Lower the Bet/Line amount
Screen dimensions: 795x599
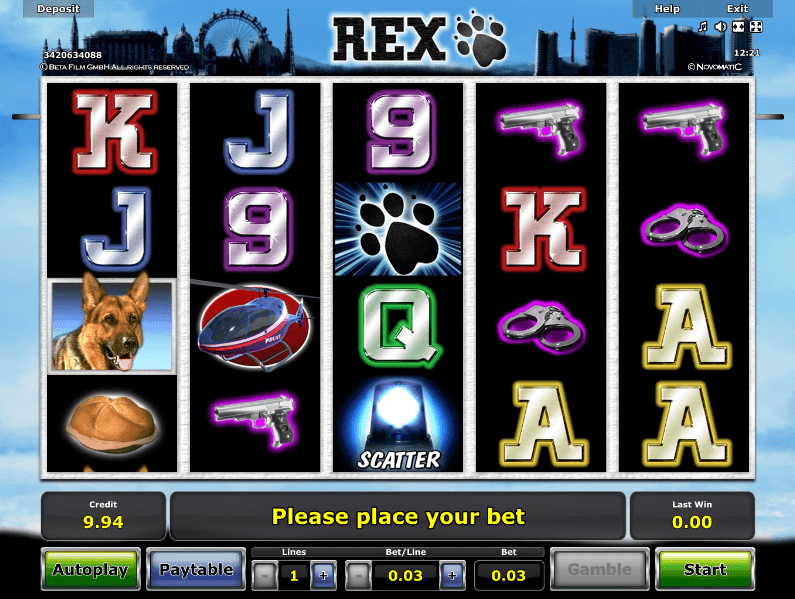click(359, 575)
